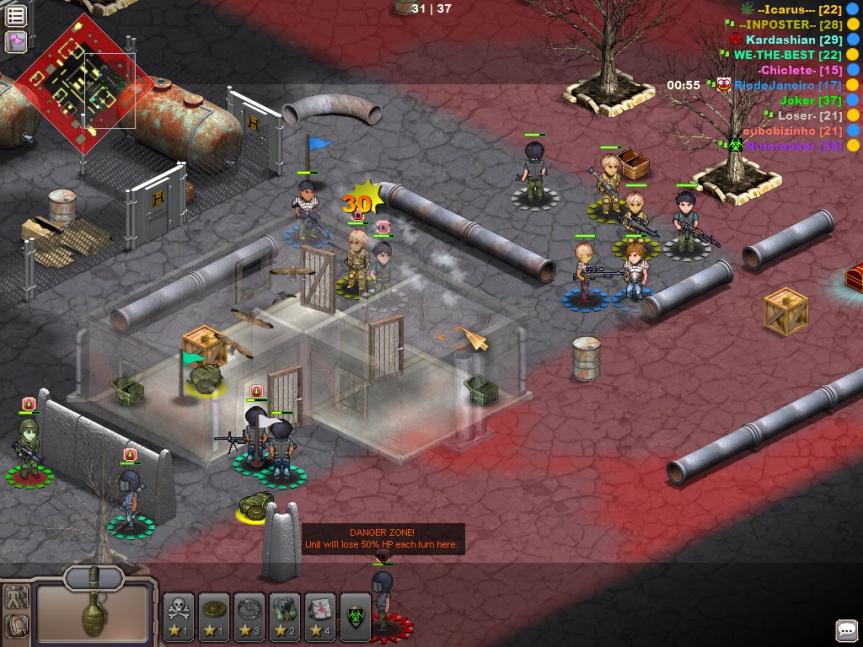This screenshot has height=647, width=863.
Task: Open the list menu button
Action: click(x=16, y=16)
